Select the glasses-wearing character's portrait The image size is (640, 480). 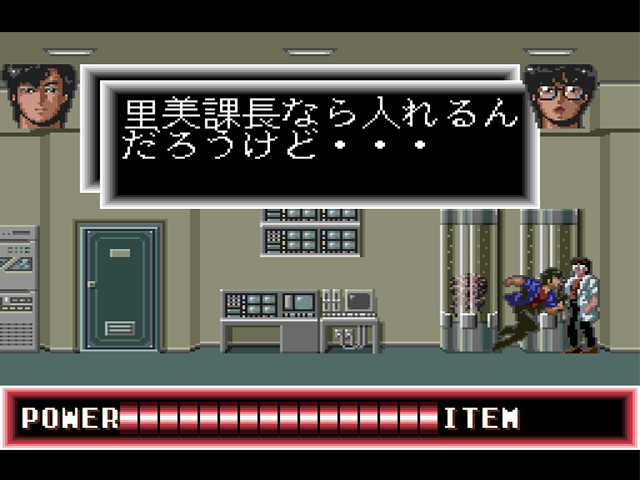tap(559, 96)
